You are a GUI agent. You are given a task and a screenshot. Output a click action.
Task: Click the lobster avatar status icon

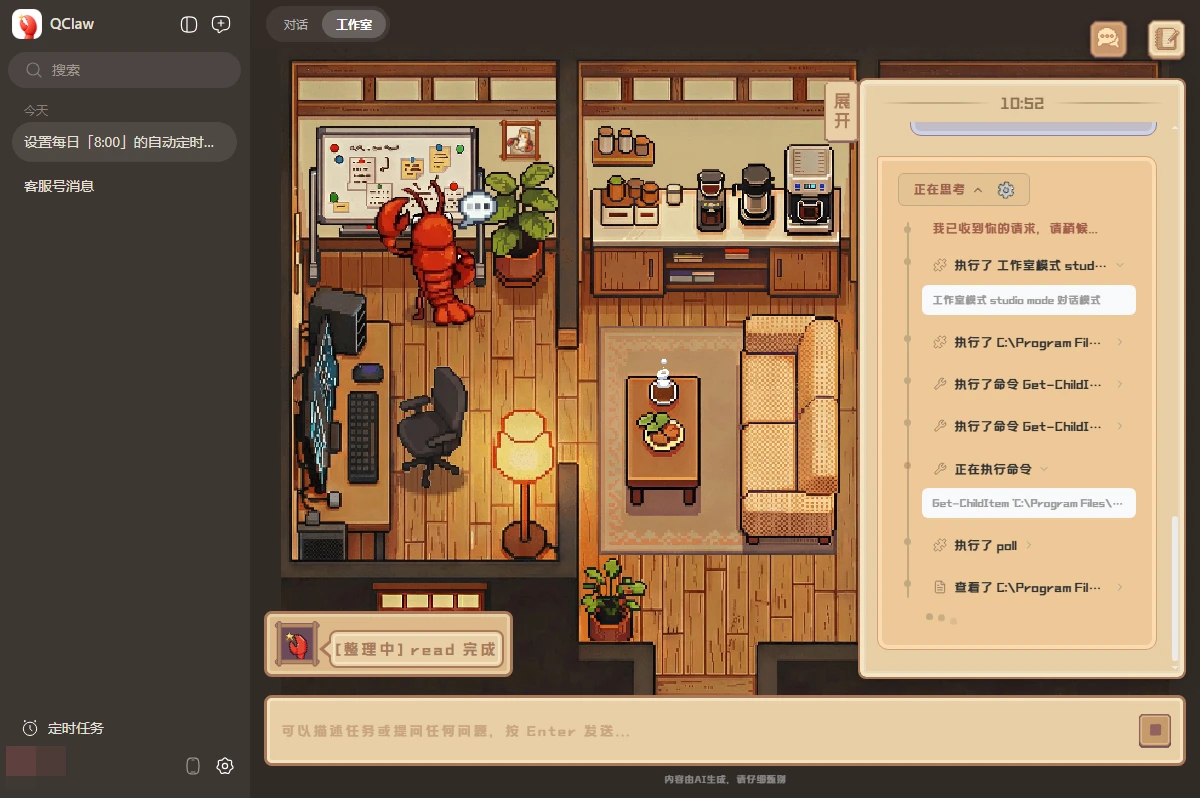(x=297, y=646)
